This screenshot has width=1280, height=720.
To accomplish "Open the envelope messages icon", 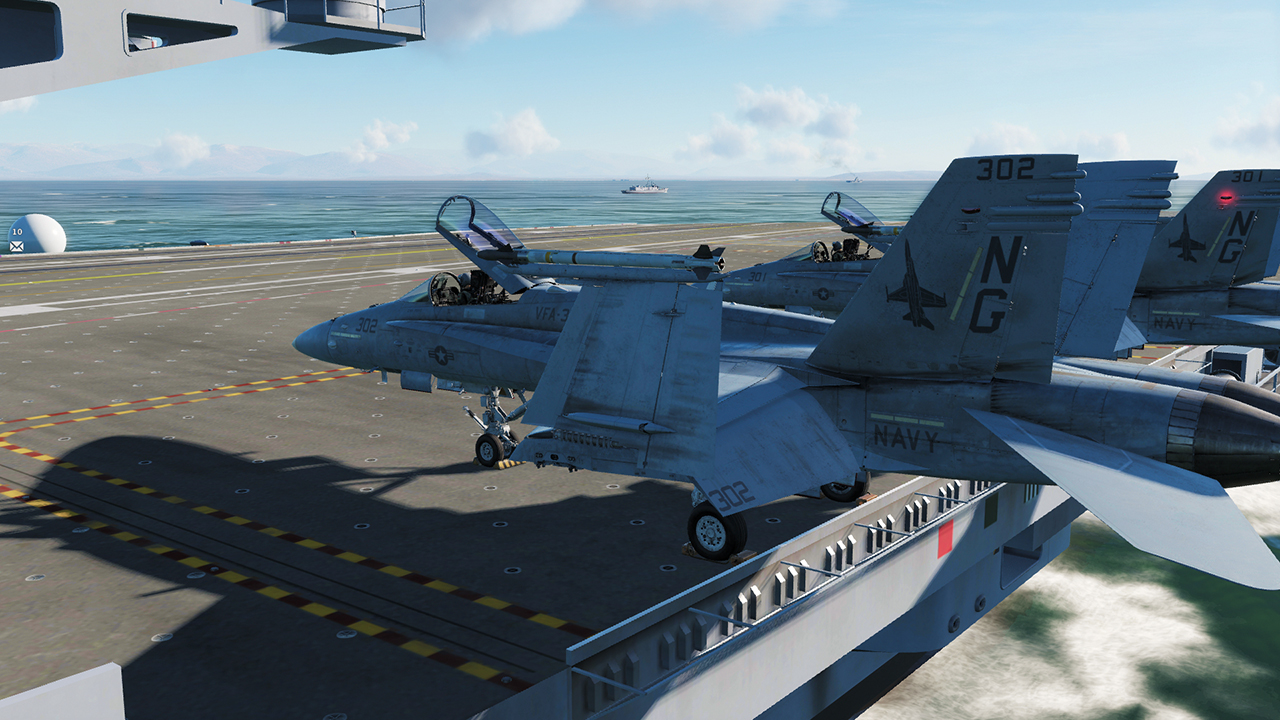I will pyautogui.click(x=17, y=245).
